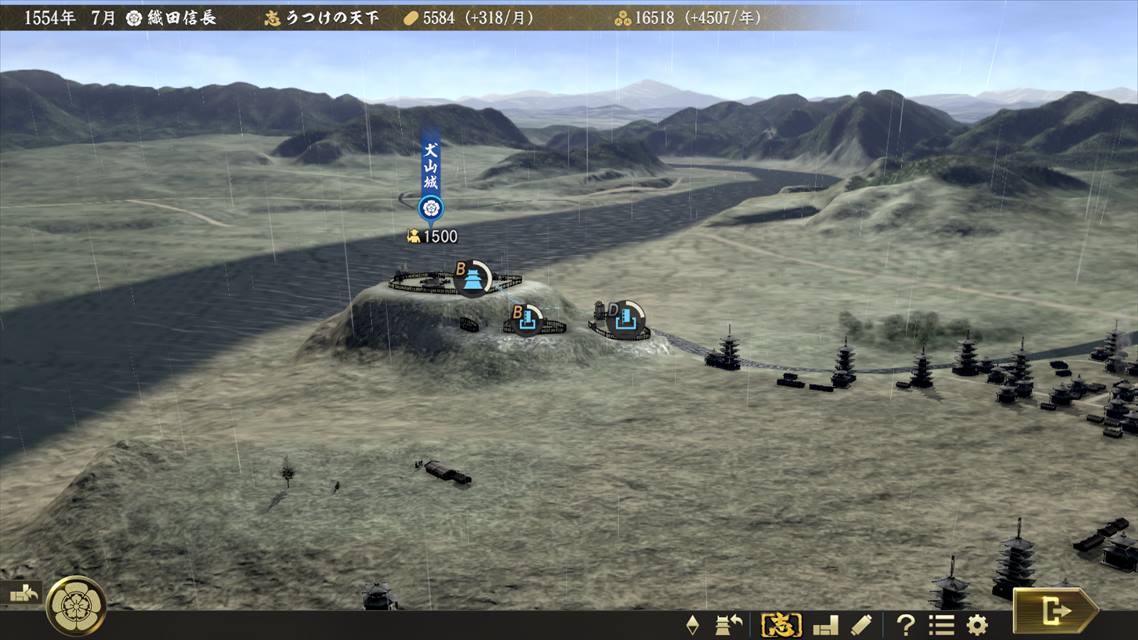Screen dimensions: 1138x640
Task: Select the 犬山城 castle banner
Action: [430, 176]
